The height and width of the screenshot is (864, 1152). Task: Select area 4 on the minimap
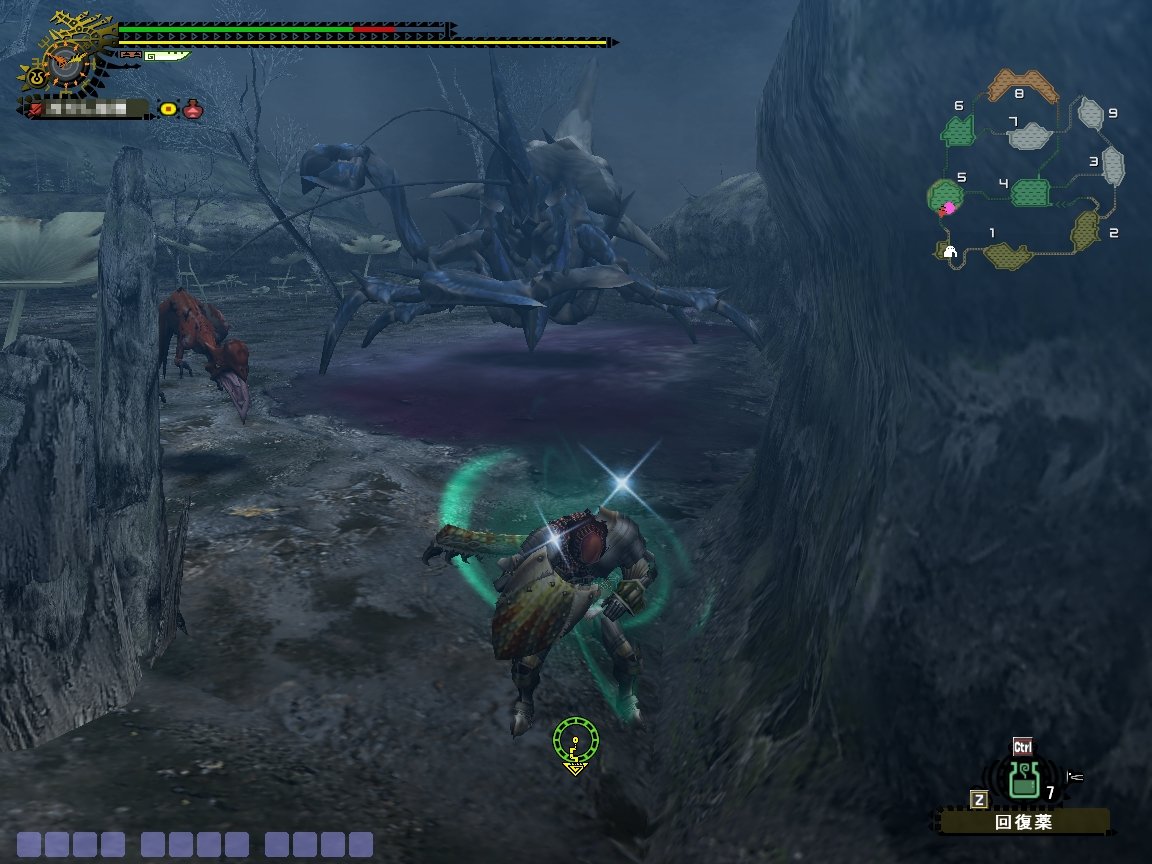point(1029,191)
